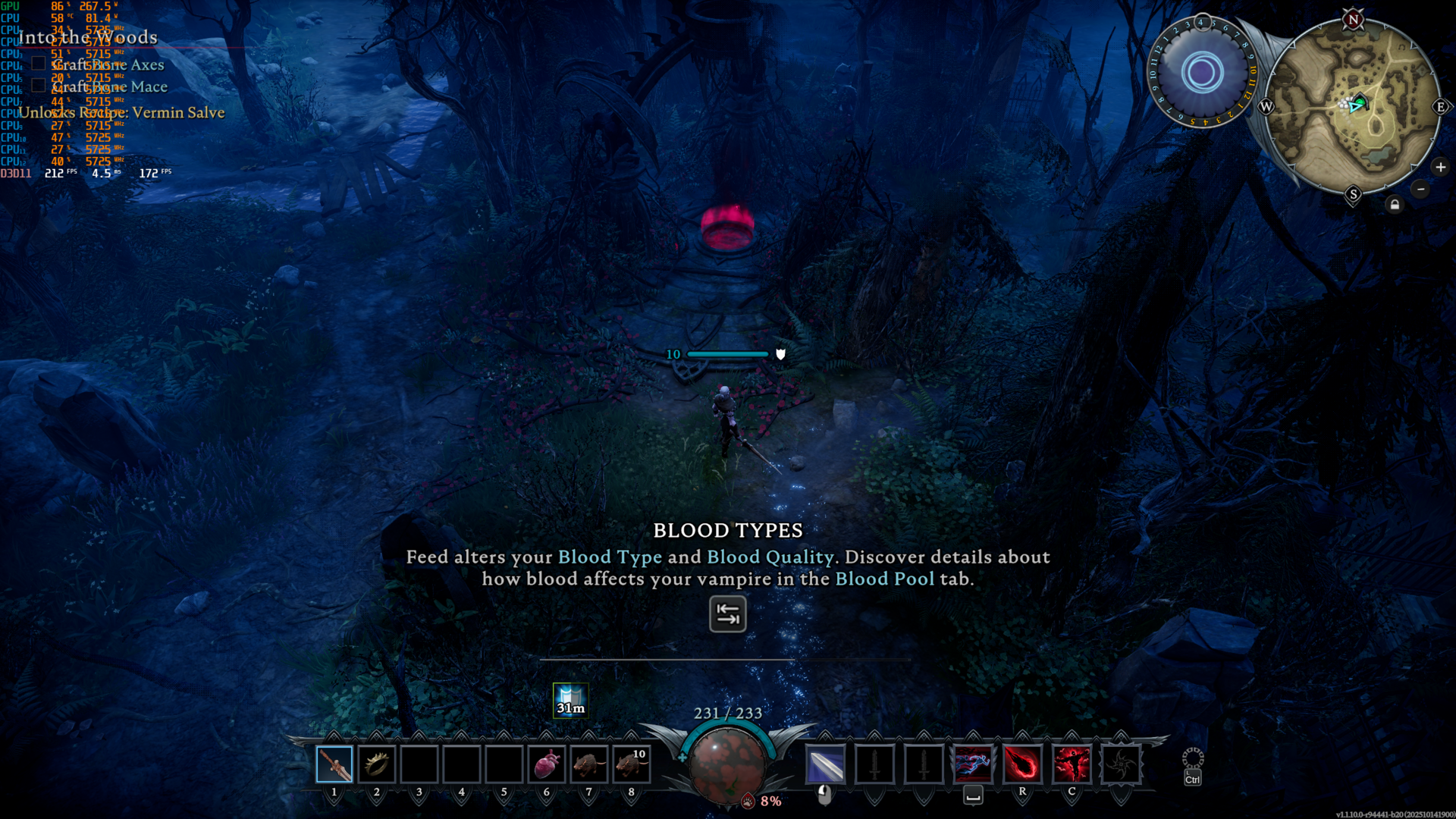This screenshot has width=1456, height=819.
Task: Click the Craft Bone Mace objective checkbox
Action: coord(39,86)
